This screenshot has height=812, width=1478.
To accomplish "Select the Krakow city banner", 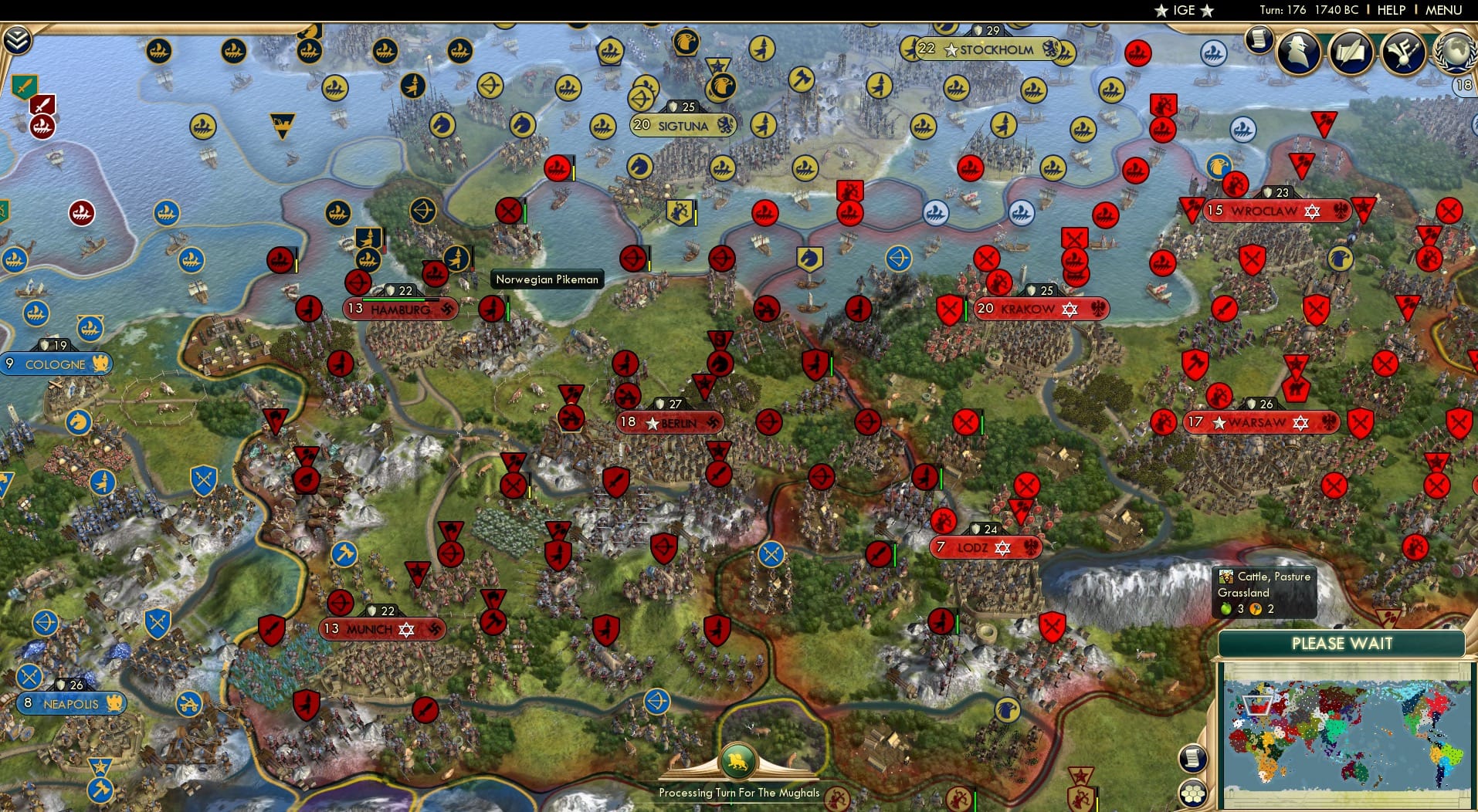I will pyautogui.click(x=1041, y=309).
